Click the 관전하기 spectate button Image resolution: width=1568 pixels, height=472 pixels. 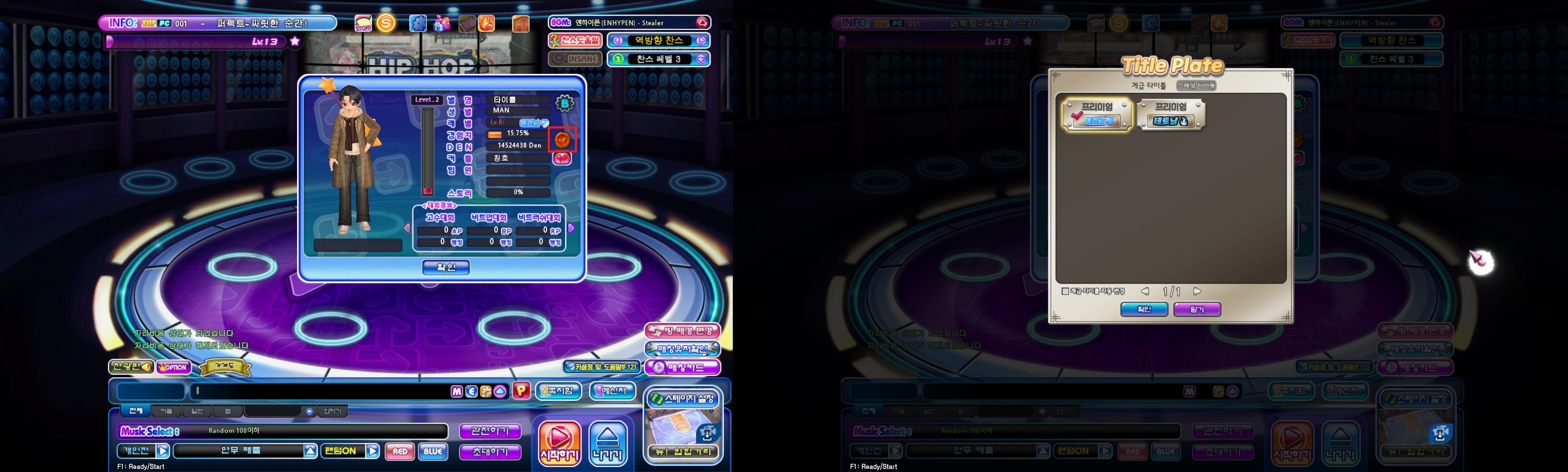click(x=490, y=431)
